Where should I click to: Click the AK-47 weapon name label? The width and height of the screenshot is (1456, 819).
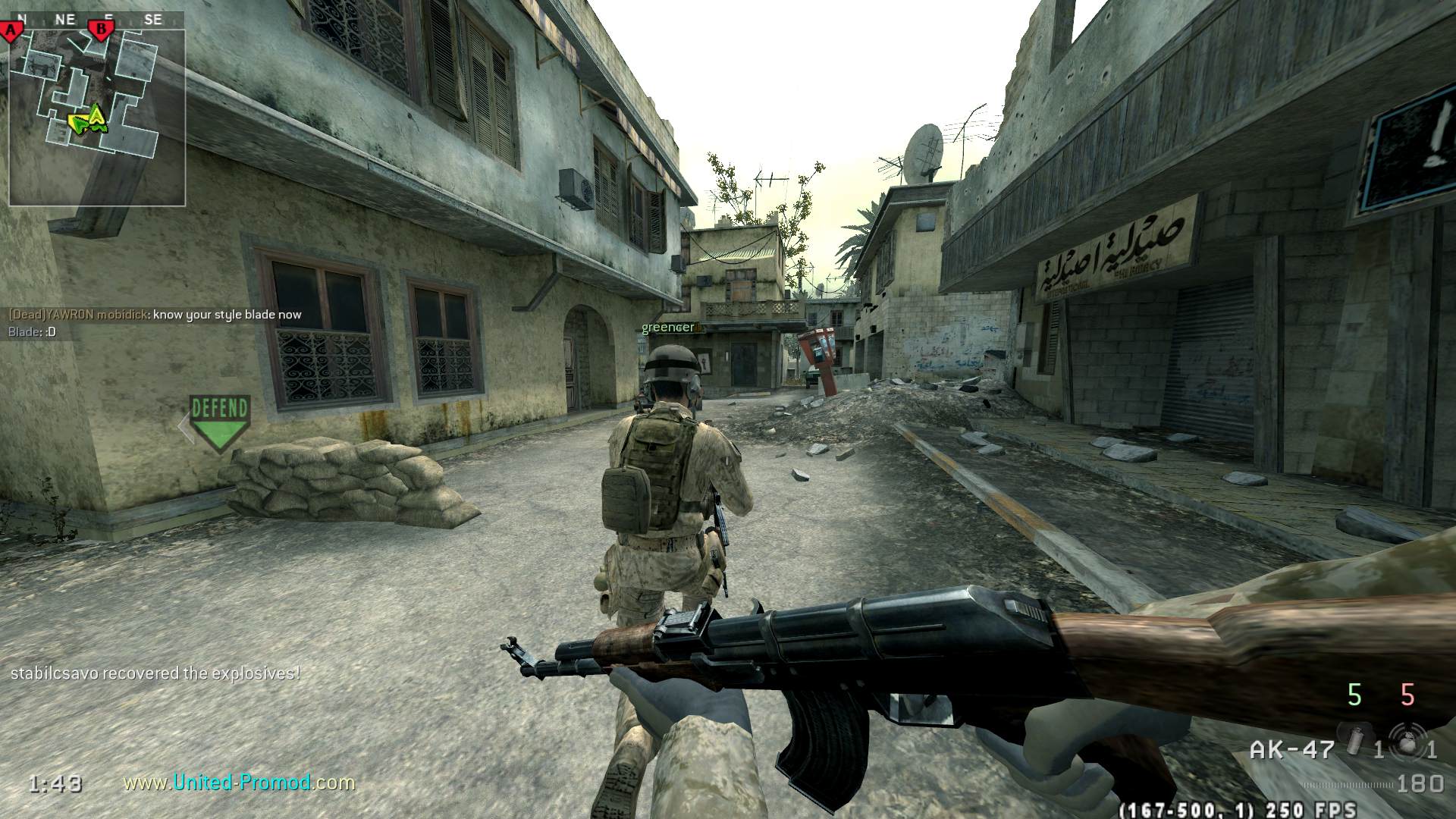click(x=1291, y=750)
